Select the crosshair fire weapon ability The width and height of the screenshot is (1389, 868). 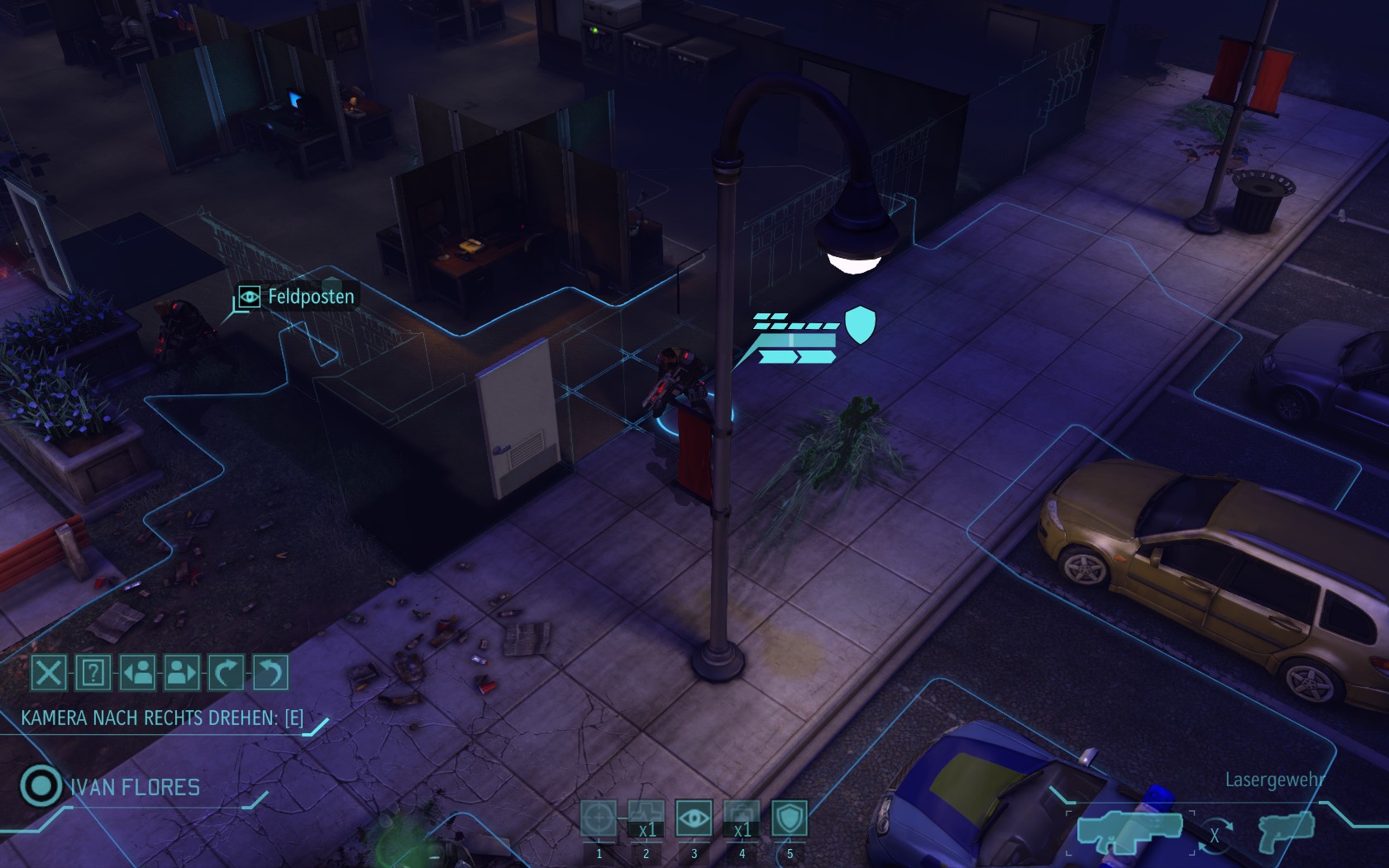click(599, 818)
